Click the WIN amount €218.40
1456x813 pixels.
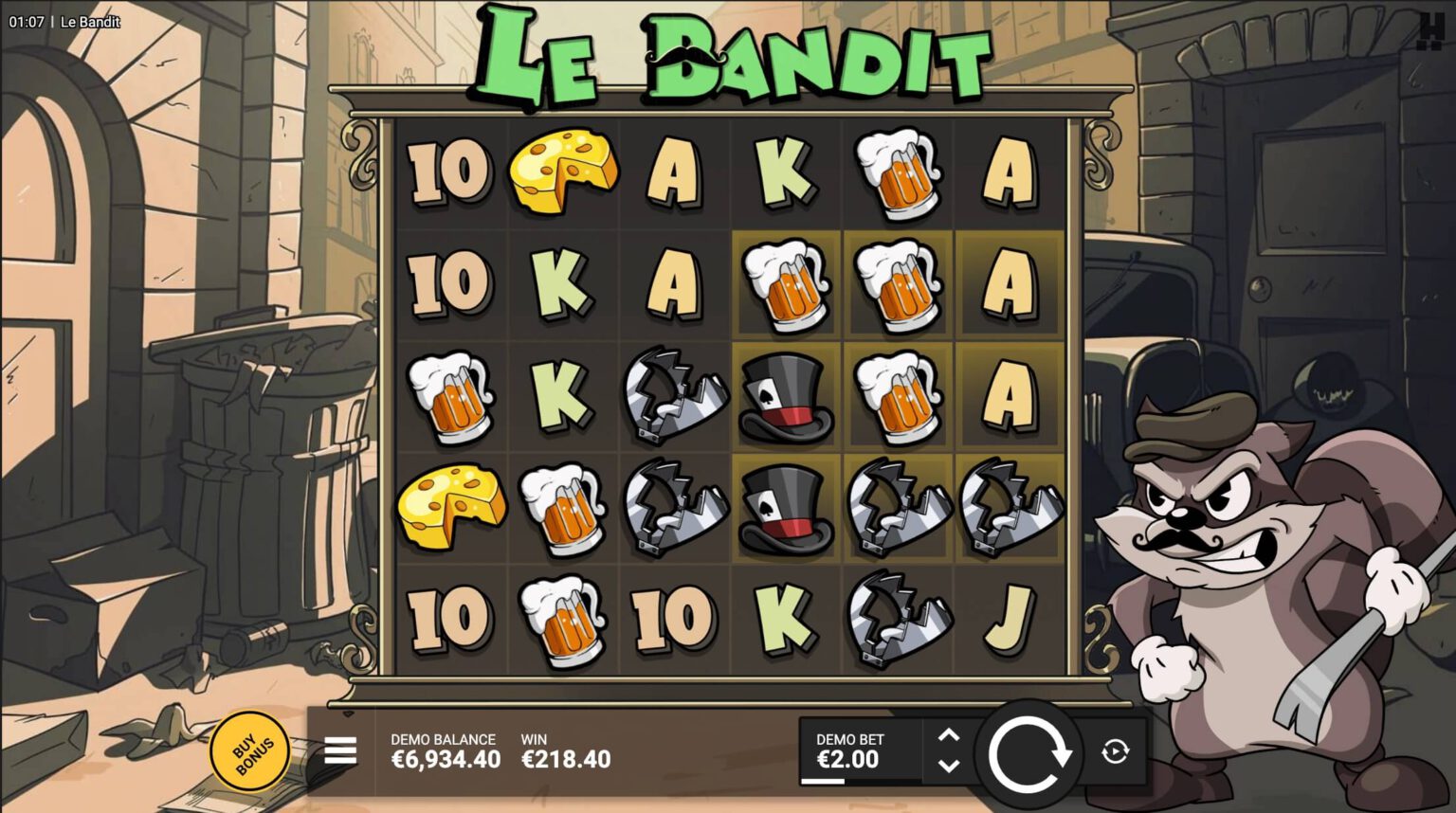pyautogui.click(x=566, y=758)
